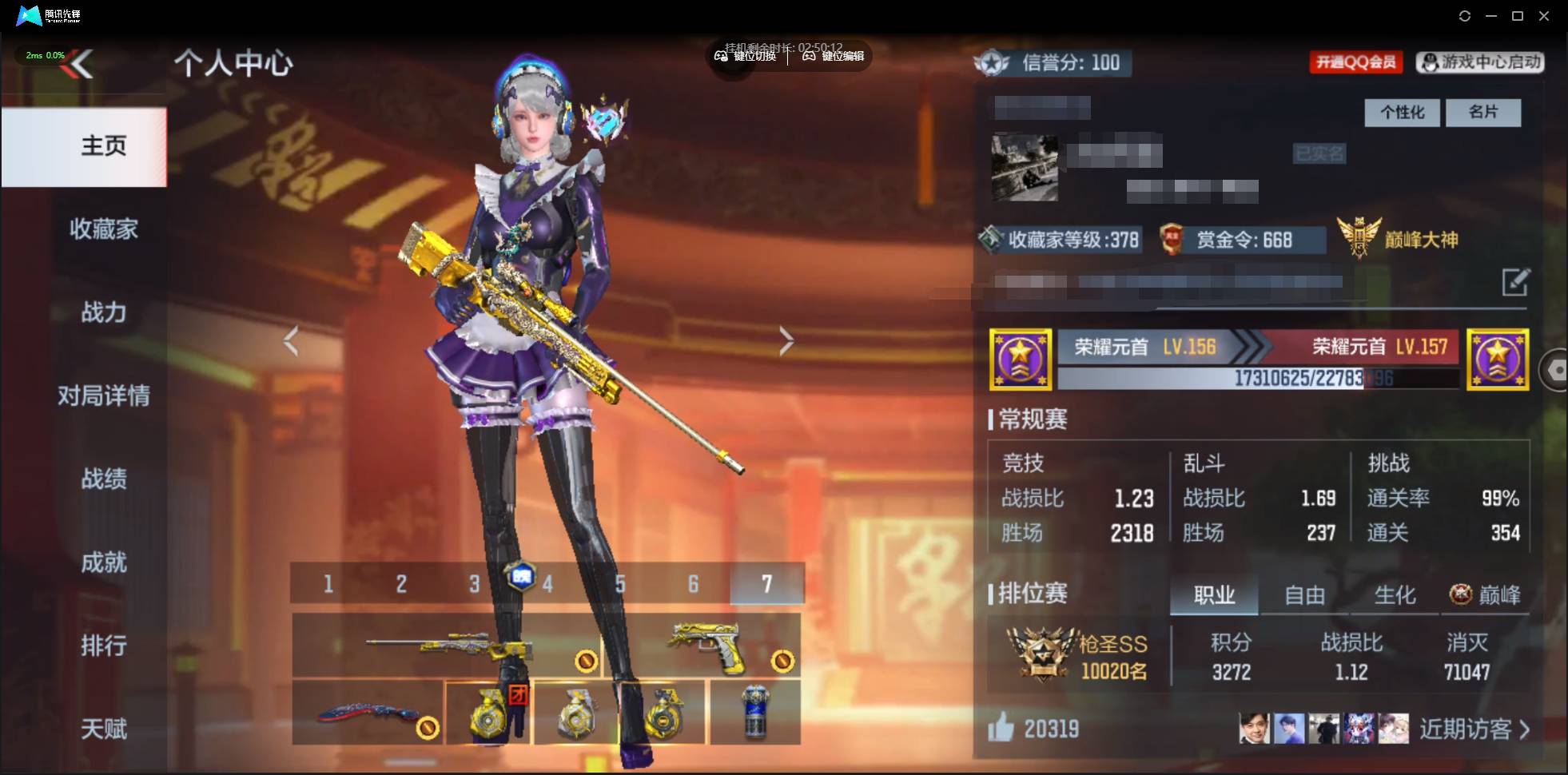This screenshot has width=1568, height=775.
Task: Click the 开通QQ会员 button
Action: tap(1356, 62)
